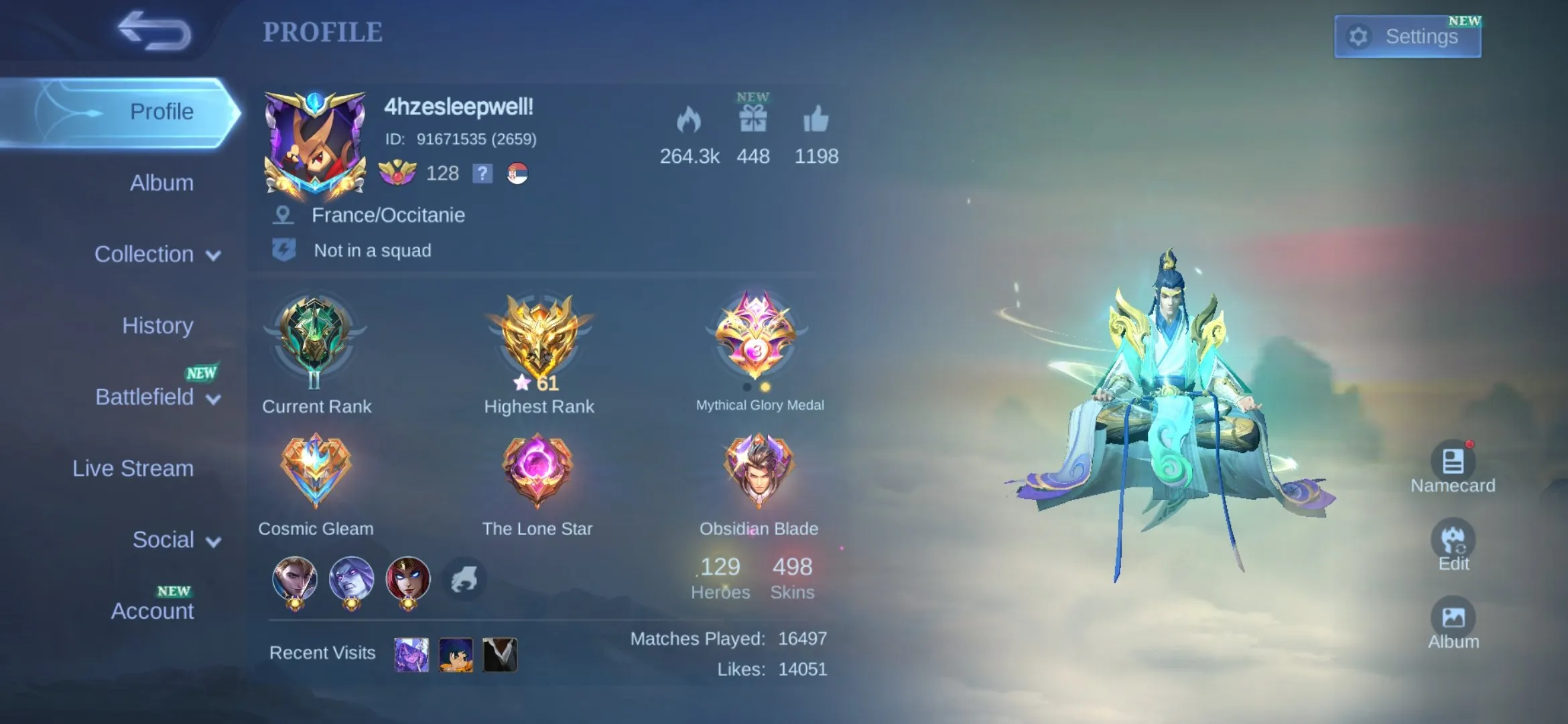1568x724 pixels.
Task: Tap the thumbs-up likes icon
Action: (815, 121)
